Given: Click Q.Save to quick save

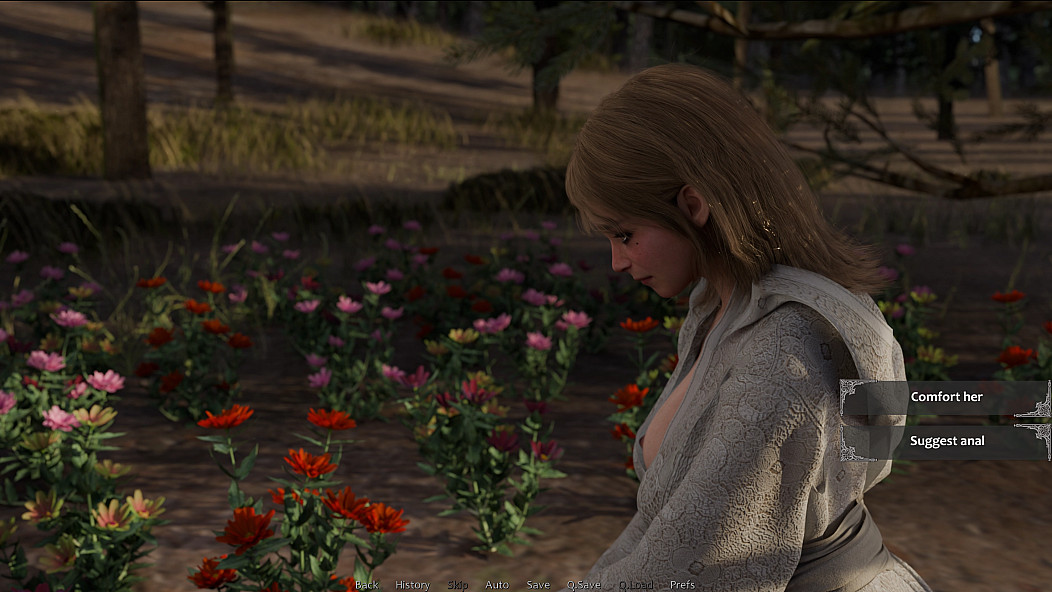Looking at the screenshot, I should [x=583, y=585].
